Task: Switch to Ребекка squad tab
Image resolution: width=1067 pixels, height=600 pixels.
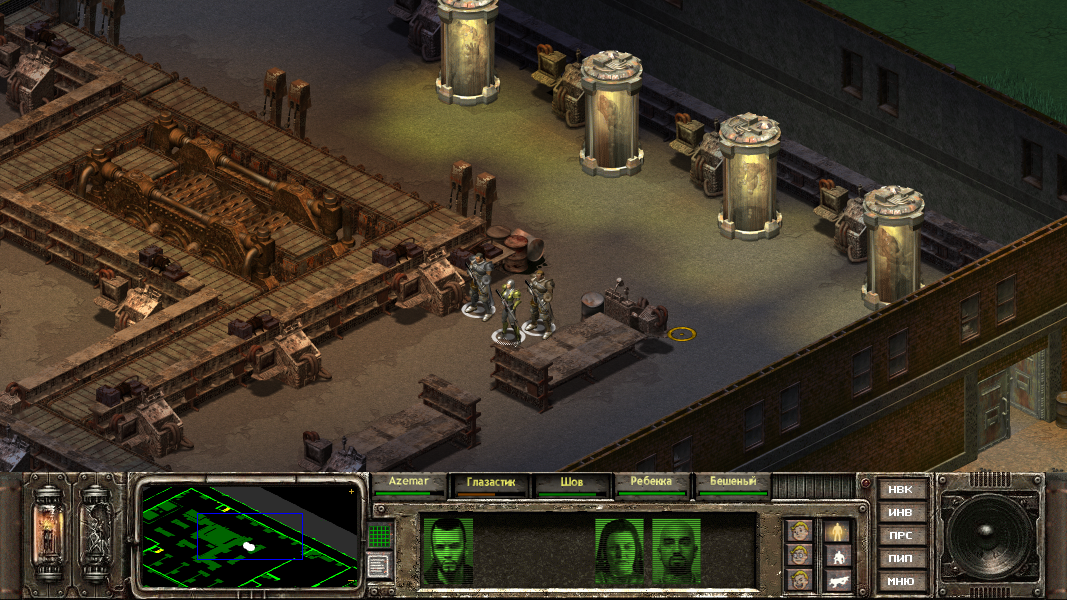Action: (652, 484)
